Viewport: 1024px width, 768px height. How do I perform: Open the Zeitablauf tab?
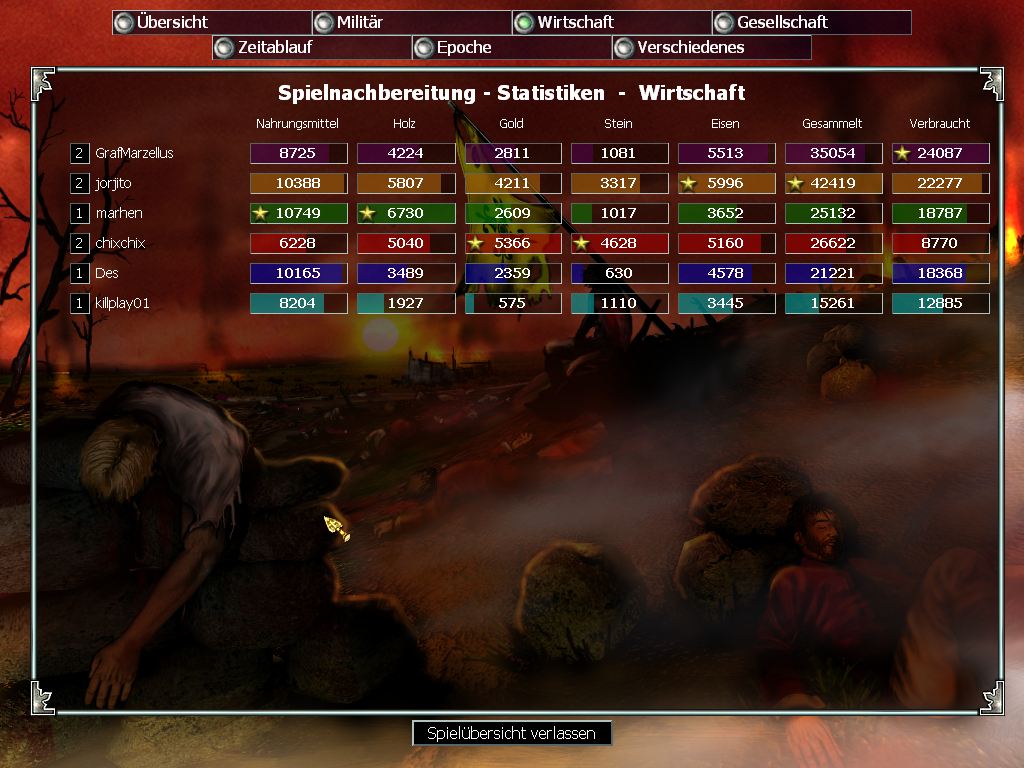(311, 47)
